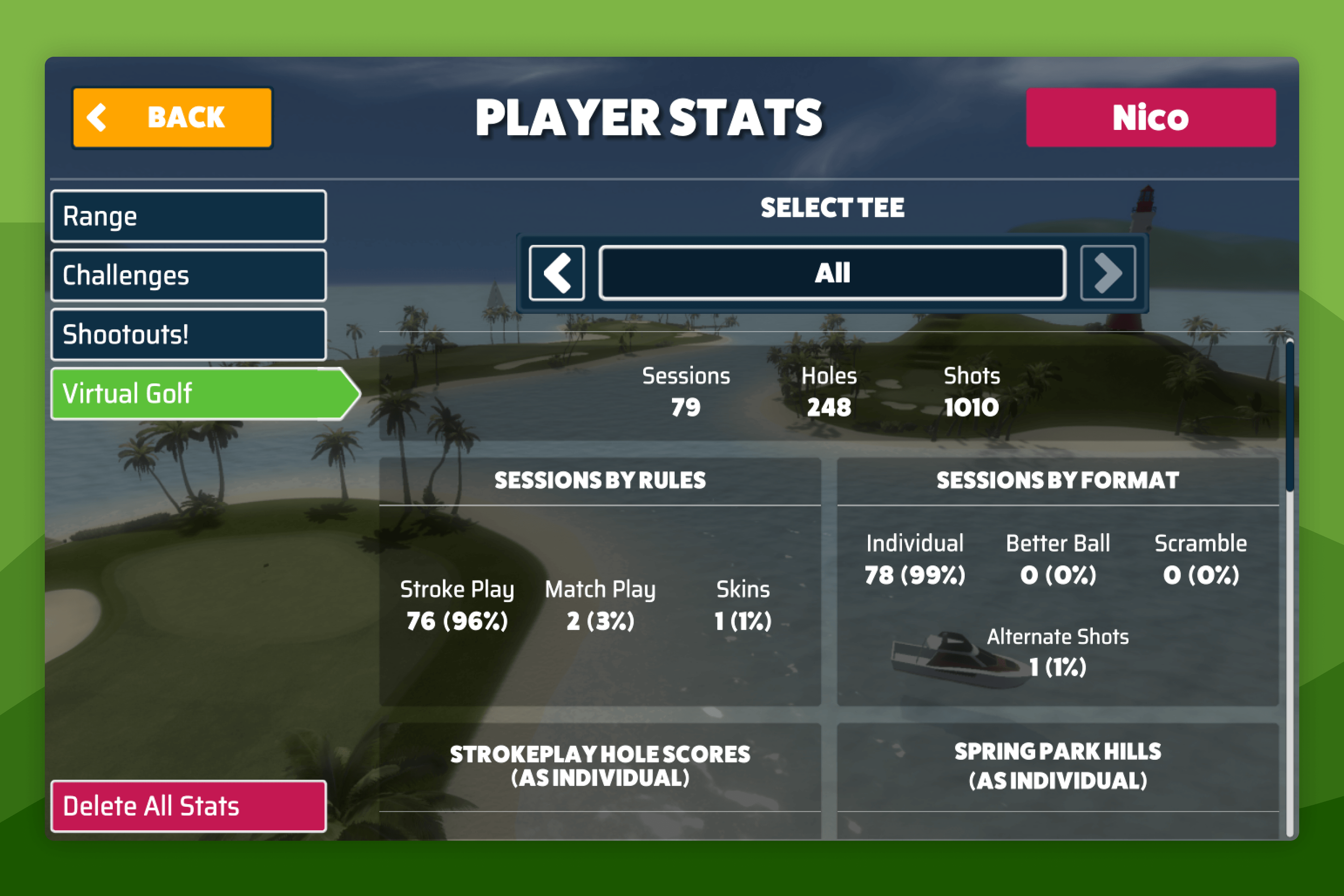
Task: Go back with the BACK button
Action: click(x=171, y=117)
